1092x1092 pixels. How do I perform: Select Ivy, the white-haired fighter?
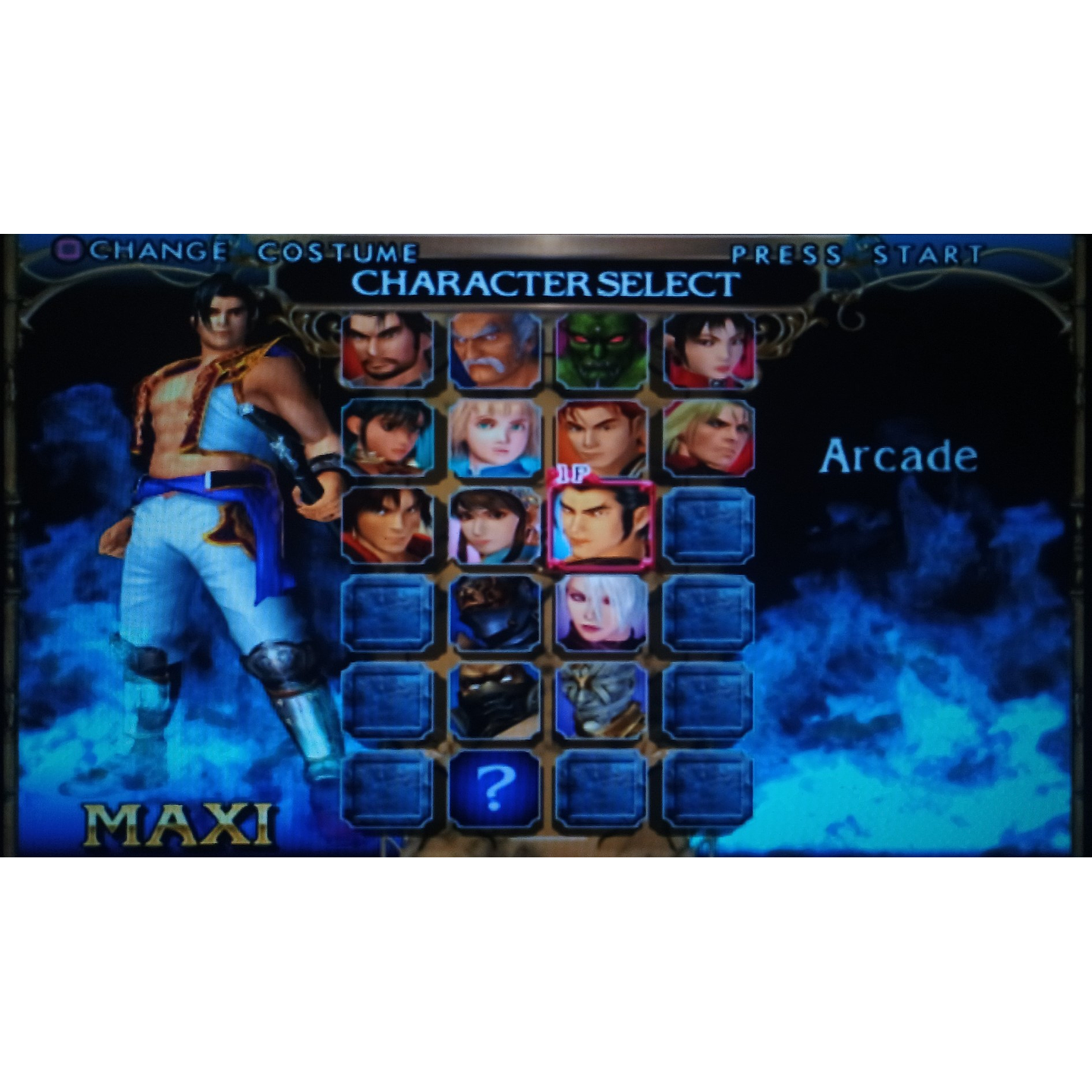(601, 615)
